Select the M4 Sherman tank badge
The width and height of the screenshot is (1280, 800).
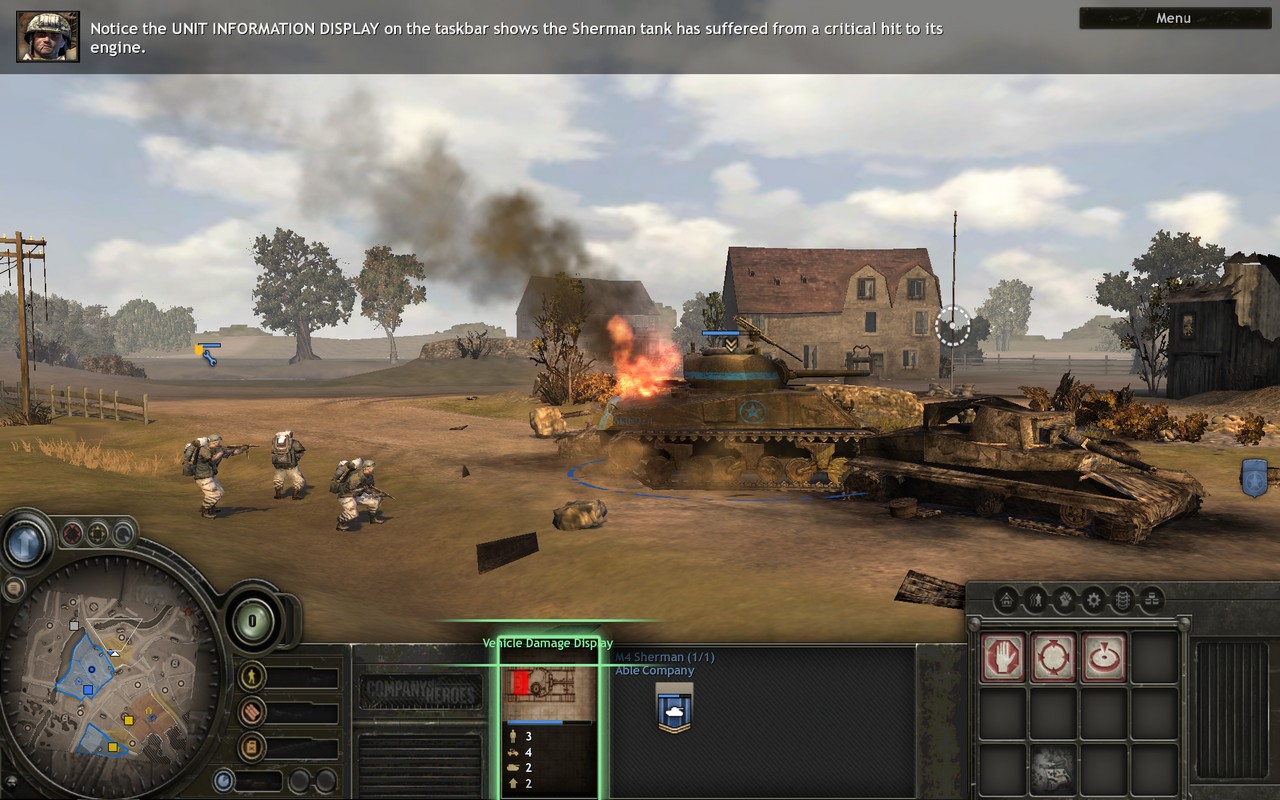click(x=675, y=708)
